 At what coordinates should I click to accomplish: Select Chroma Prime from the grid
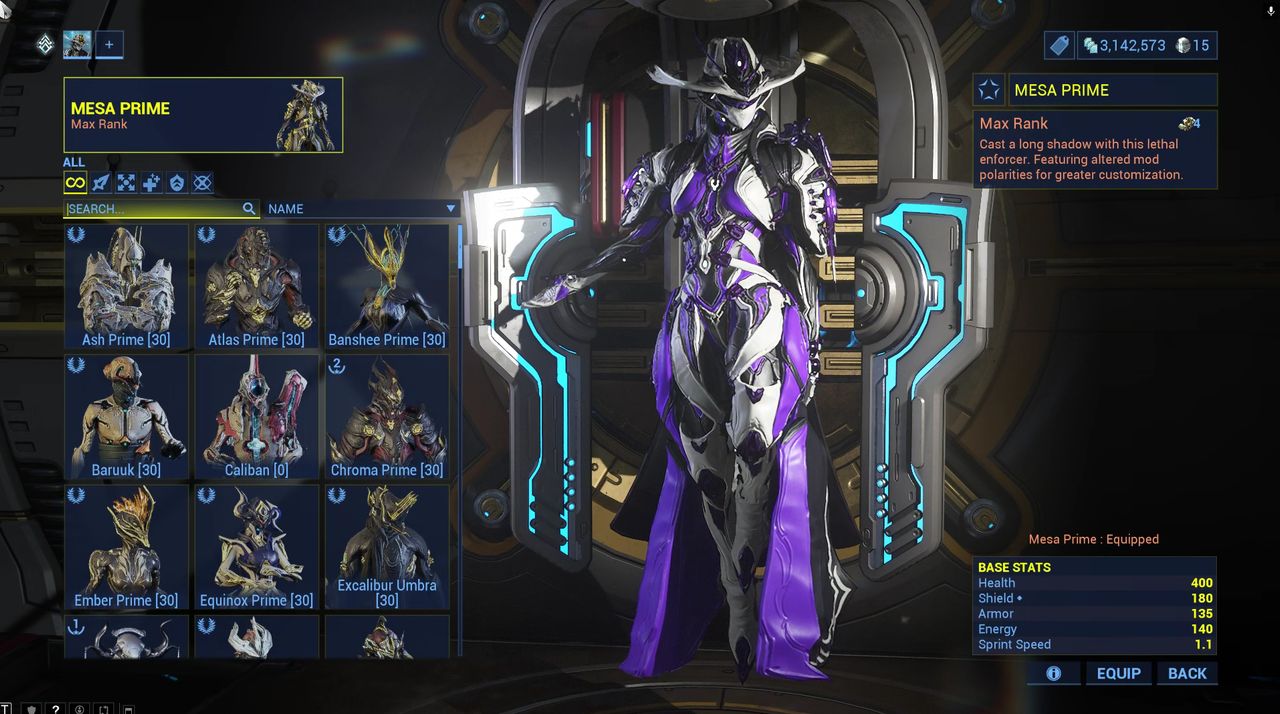[x=387, y=416]
